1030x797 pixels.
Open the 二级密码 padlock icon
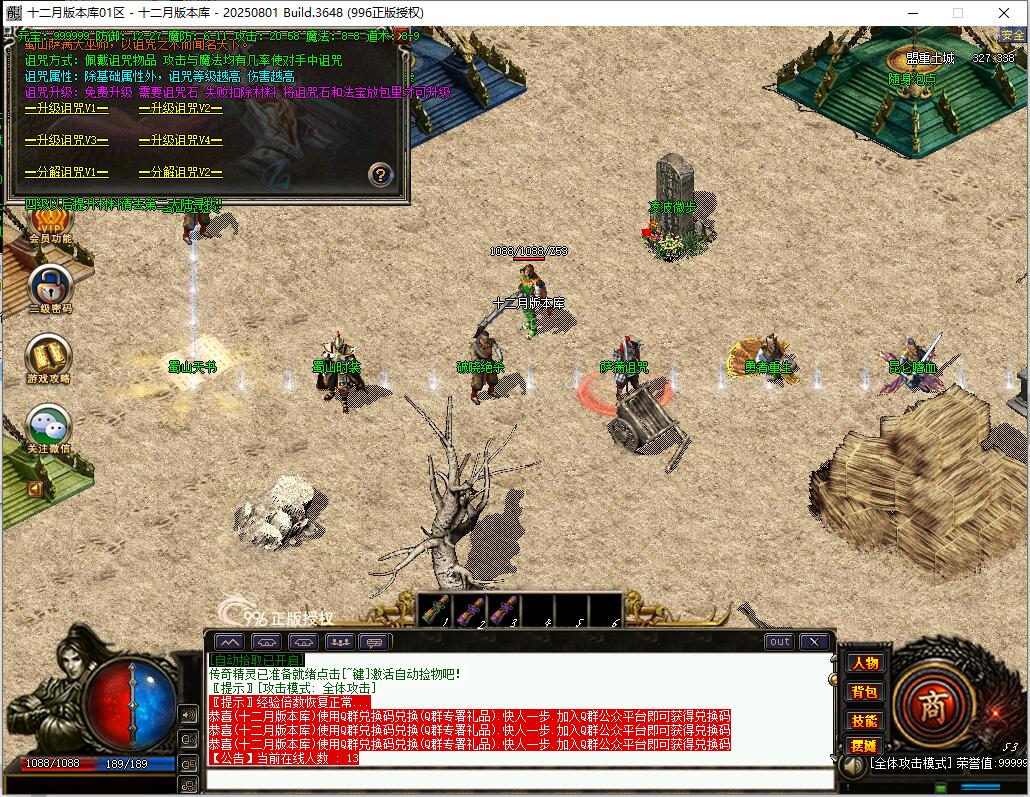pos(49,284)
